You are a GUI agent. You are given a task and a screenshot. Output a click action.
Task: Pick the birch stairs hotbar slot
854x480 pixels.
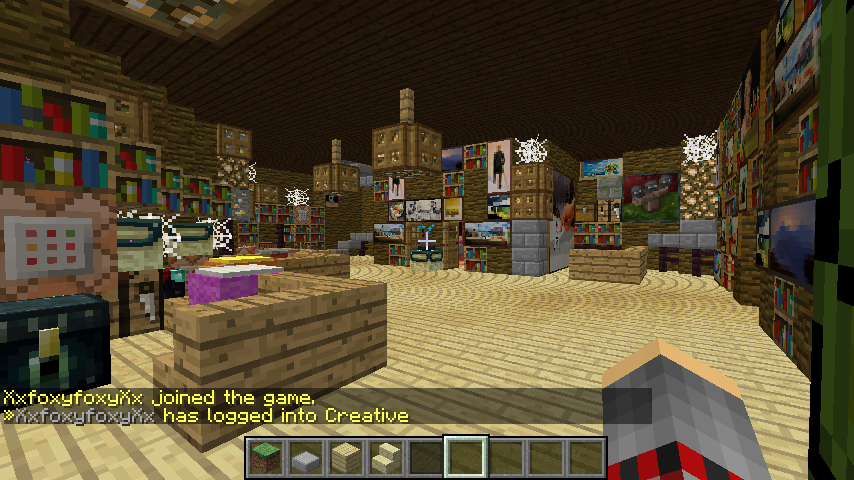point(386,457)
